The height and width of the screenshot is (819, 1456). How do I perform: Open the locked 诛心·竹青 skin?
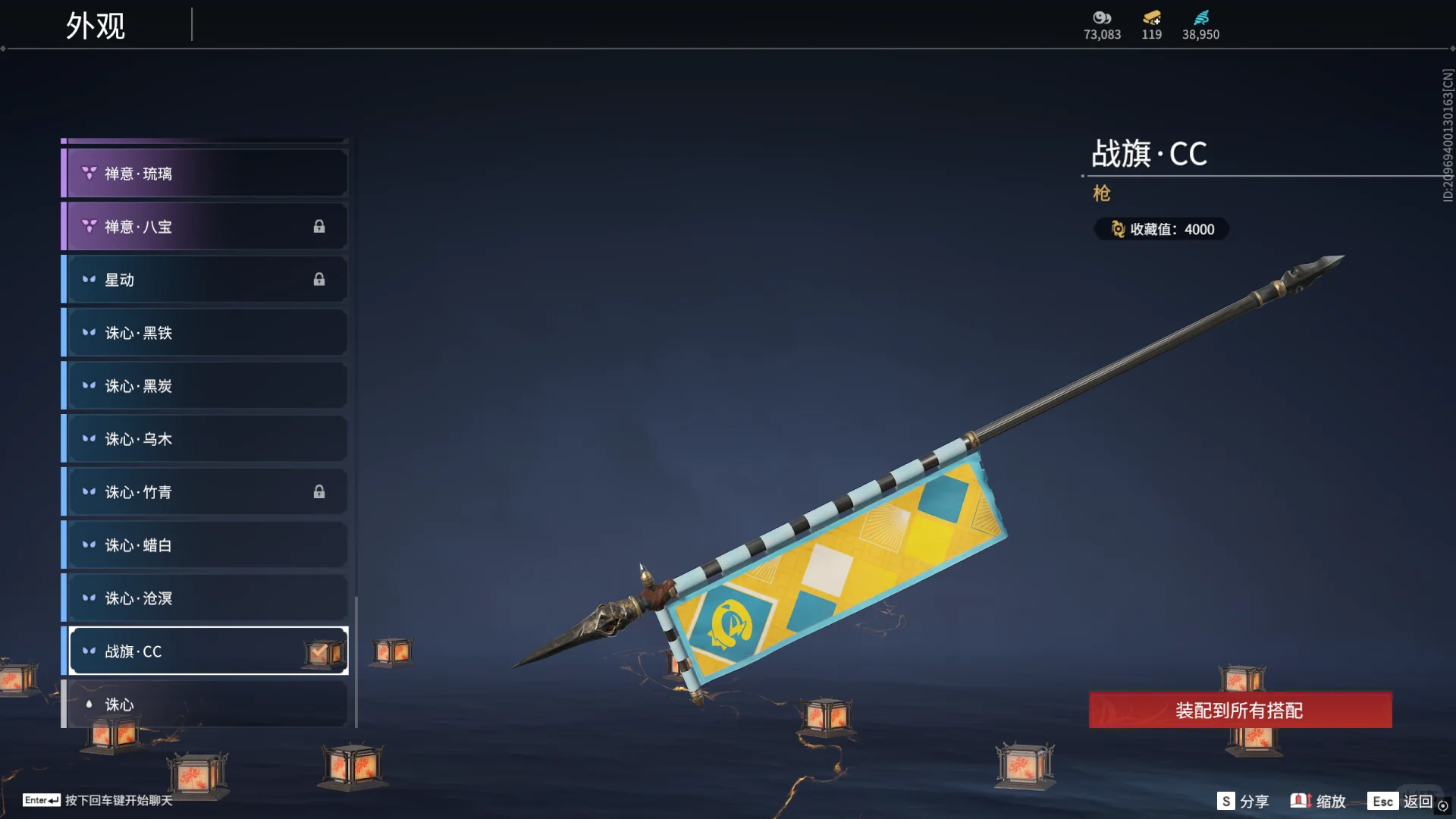pos(205,492)
